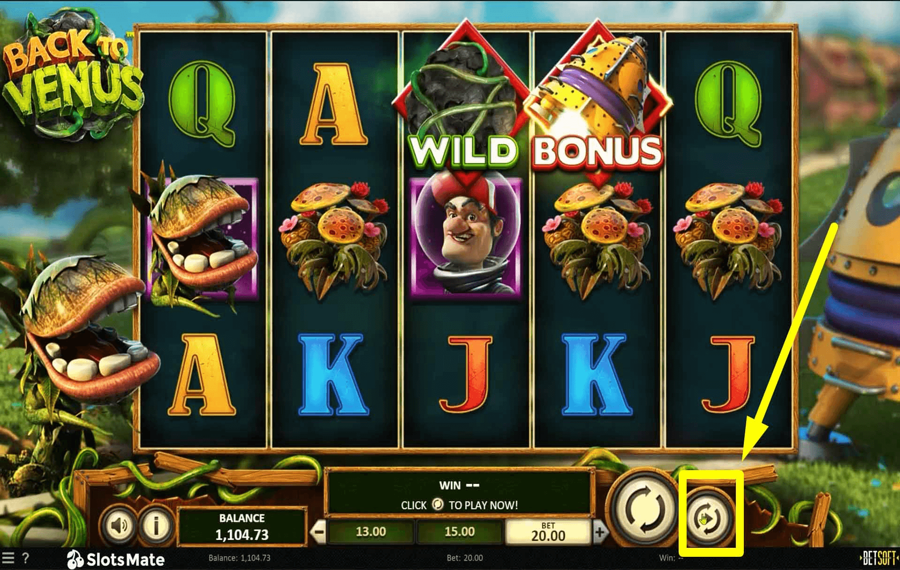Viewport: 900px width, 570px height.
Task: Choose the 15.00 bet value
Action: [460, 532]
